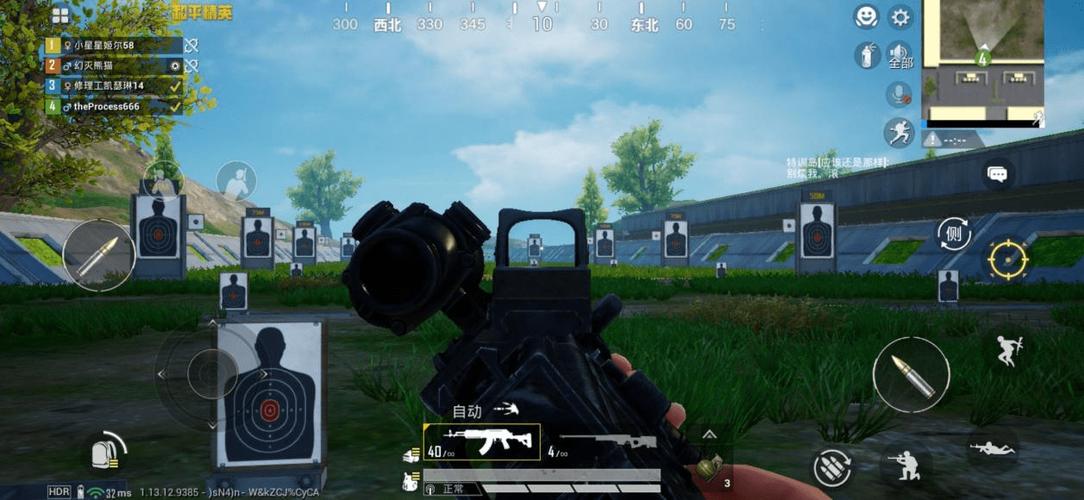Crouch using the kneeling soldier button

pyautogui.click(x=905, y=464)
